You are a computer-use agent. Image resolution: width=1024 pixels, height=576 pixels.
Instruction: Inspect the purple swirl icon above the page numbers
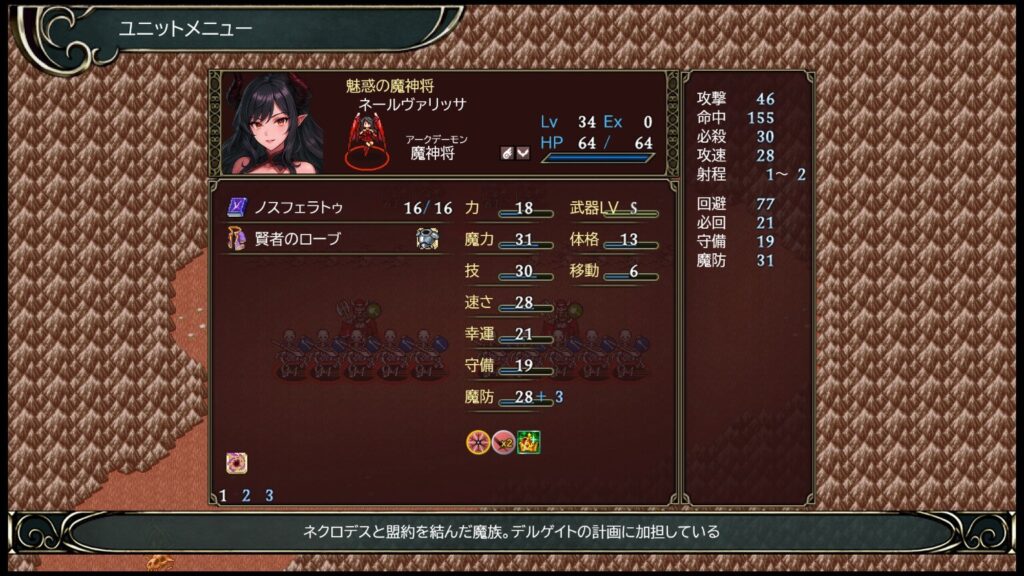236,463
